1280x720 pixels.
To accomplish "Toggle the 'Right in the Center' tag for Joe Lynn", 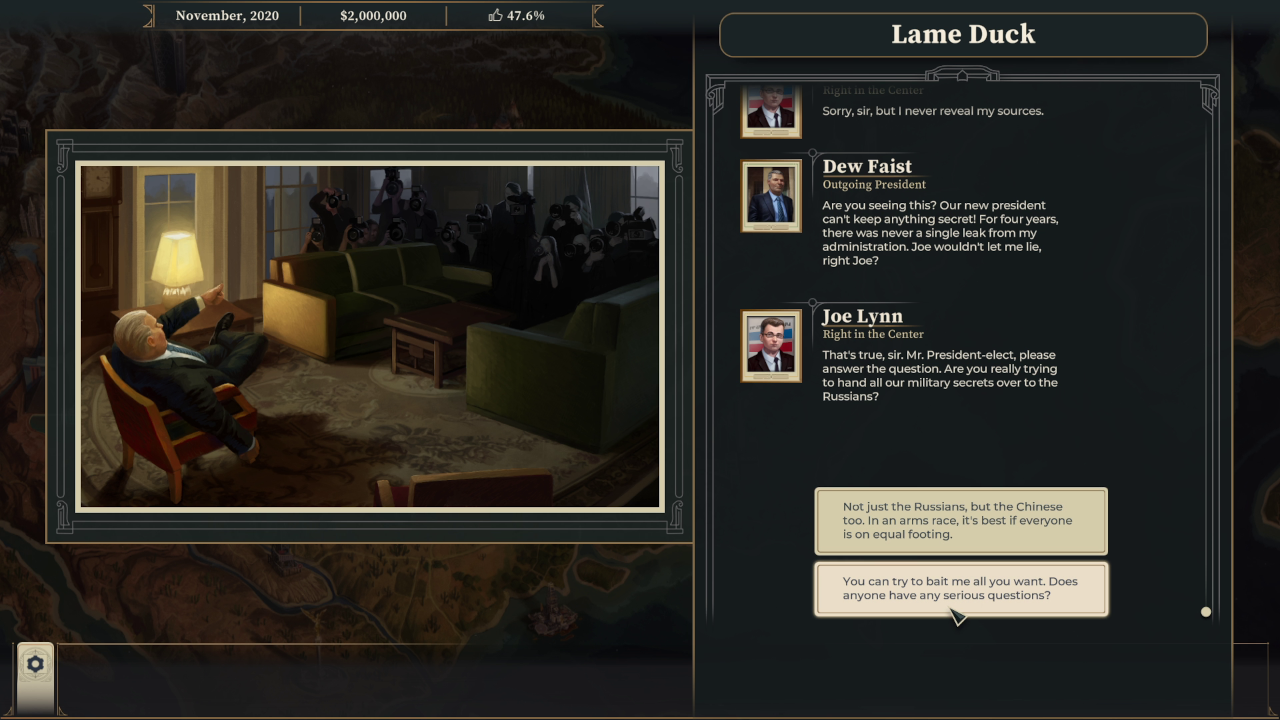I will 874,334.
